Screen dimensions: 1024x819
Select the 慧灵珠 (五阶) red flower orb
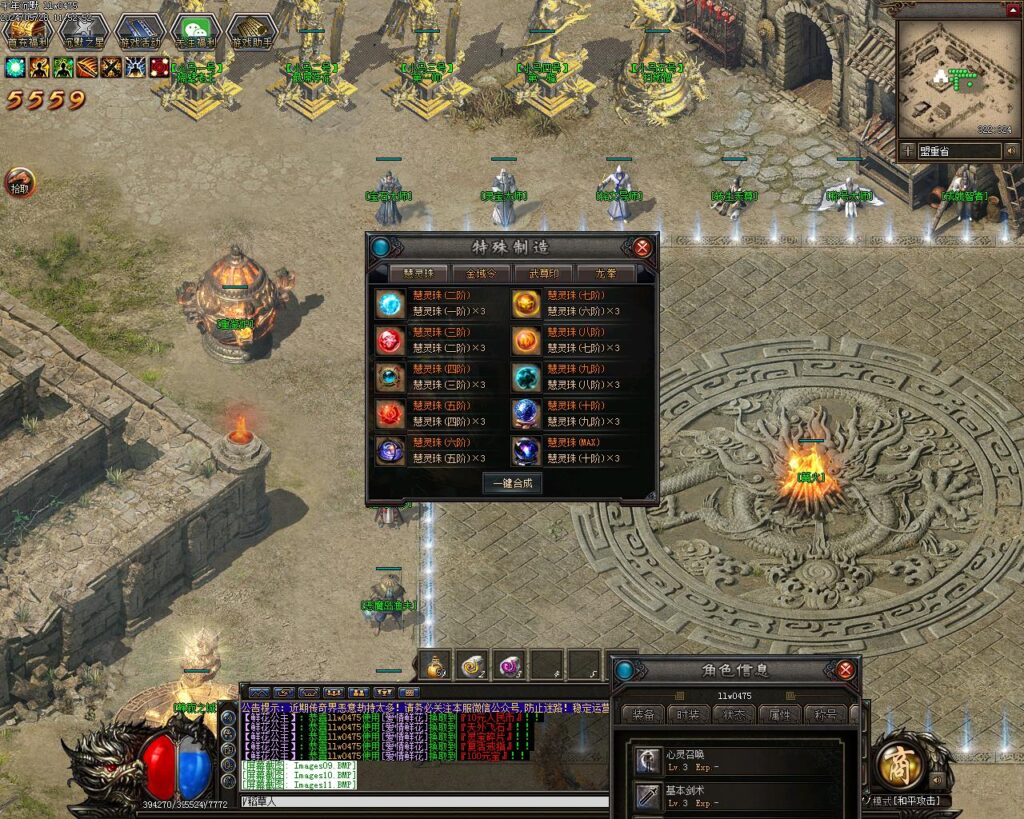389,414
